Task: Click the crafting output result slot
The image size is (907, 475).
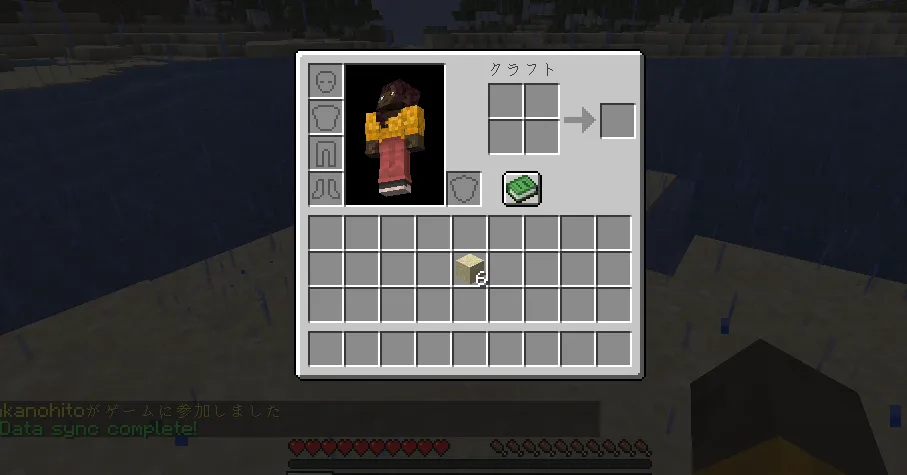Action: pos(617,120)
